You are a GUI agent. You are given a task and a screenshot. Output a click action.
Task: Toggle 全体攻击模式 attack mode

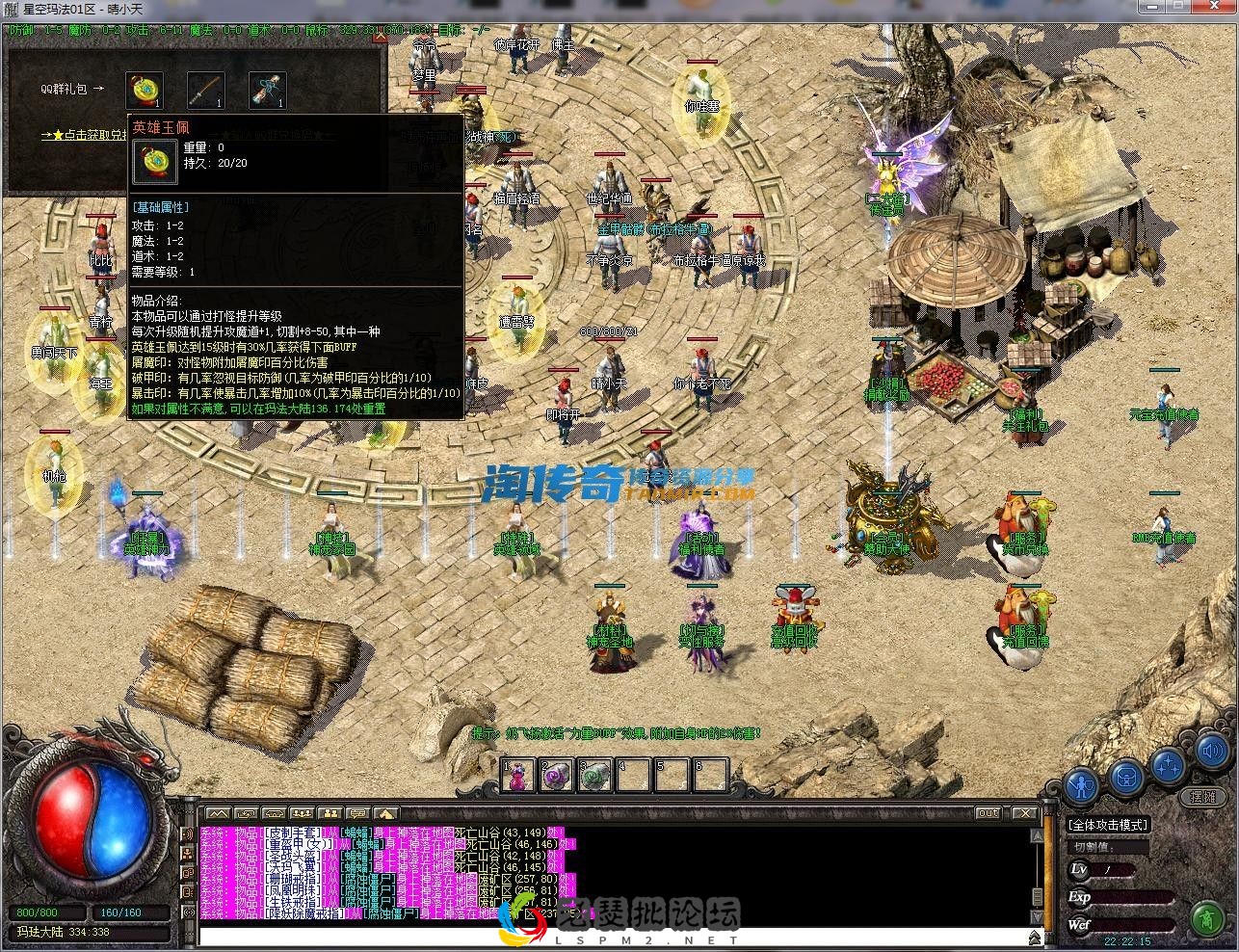click(x=1108, y=825)
